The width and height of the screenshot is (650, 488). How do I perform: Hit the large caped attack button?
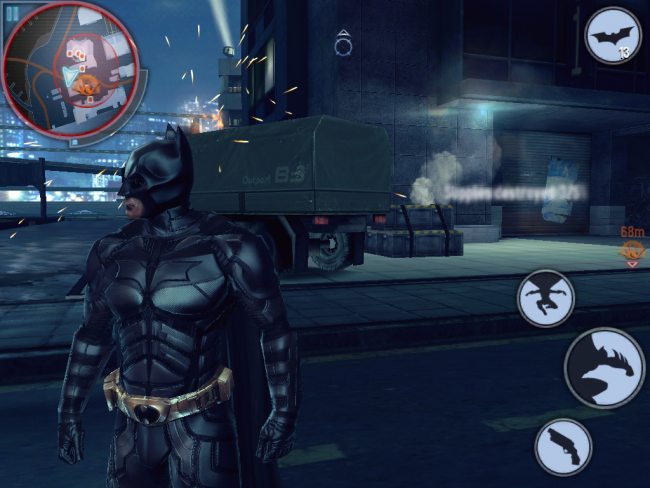(605, 367)
